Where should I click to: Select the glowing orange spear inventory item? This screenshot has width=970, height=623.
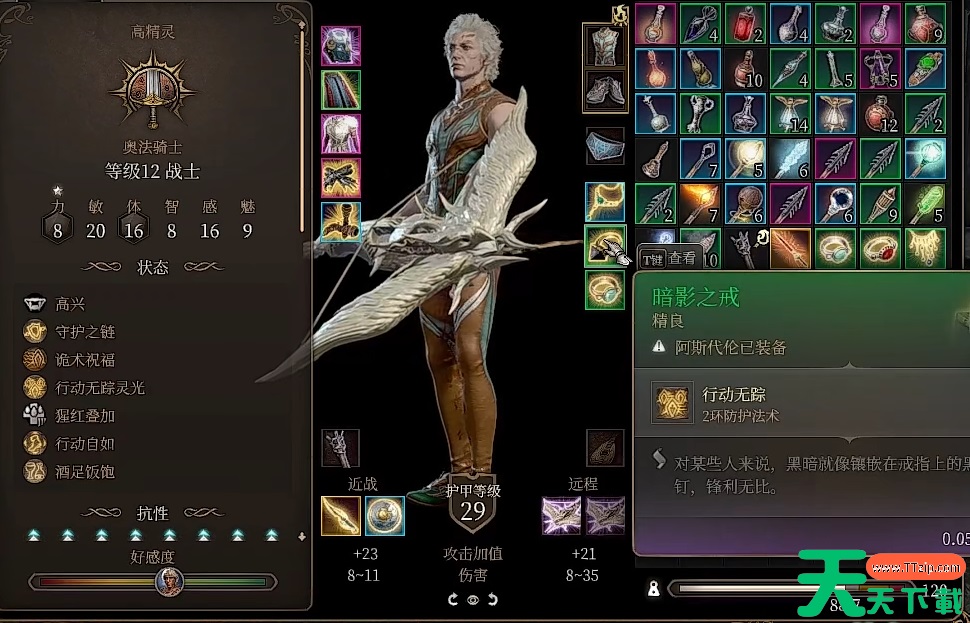tap(700, 203)
